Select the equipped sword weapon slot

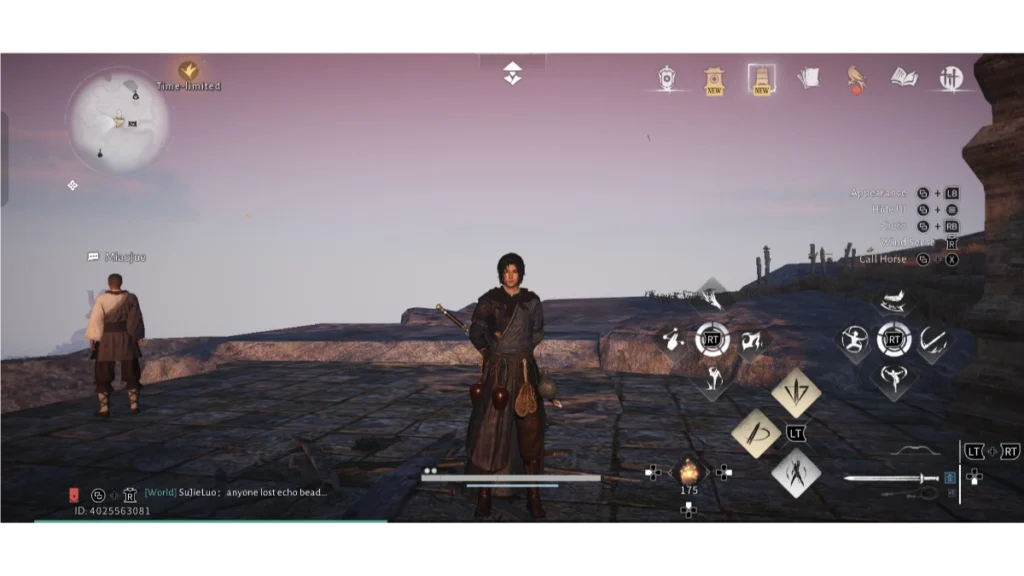(891, 479)
